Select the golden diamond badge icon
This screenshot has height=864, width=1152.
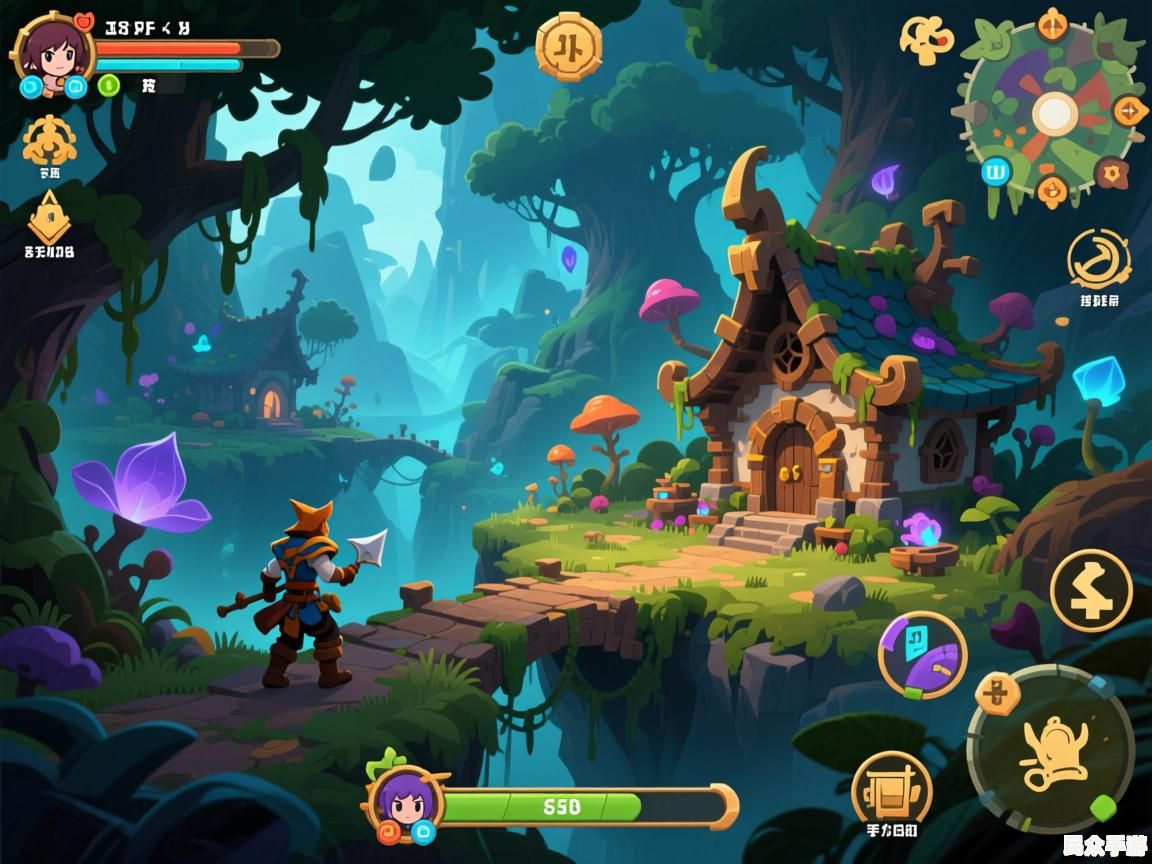(x=49, y=217)
